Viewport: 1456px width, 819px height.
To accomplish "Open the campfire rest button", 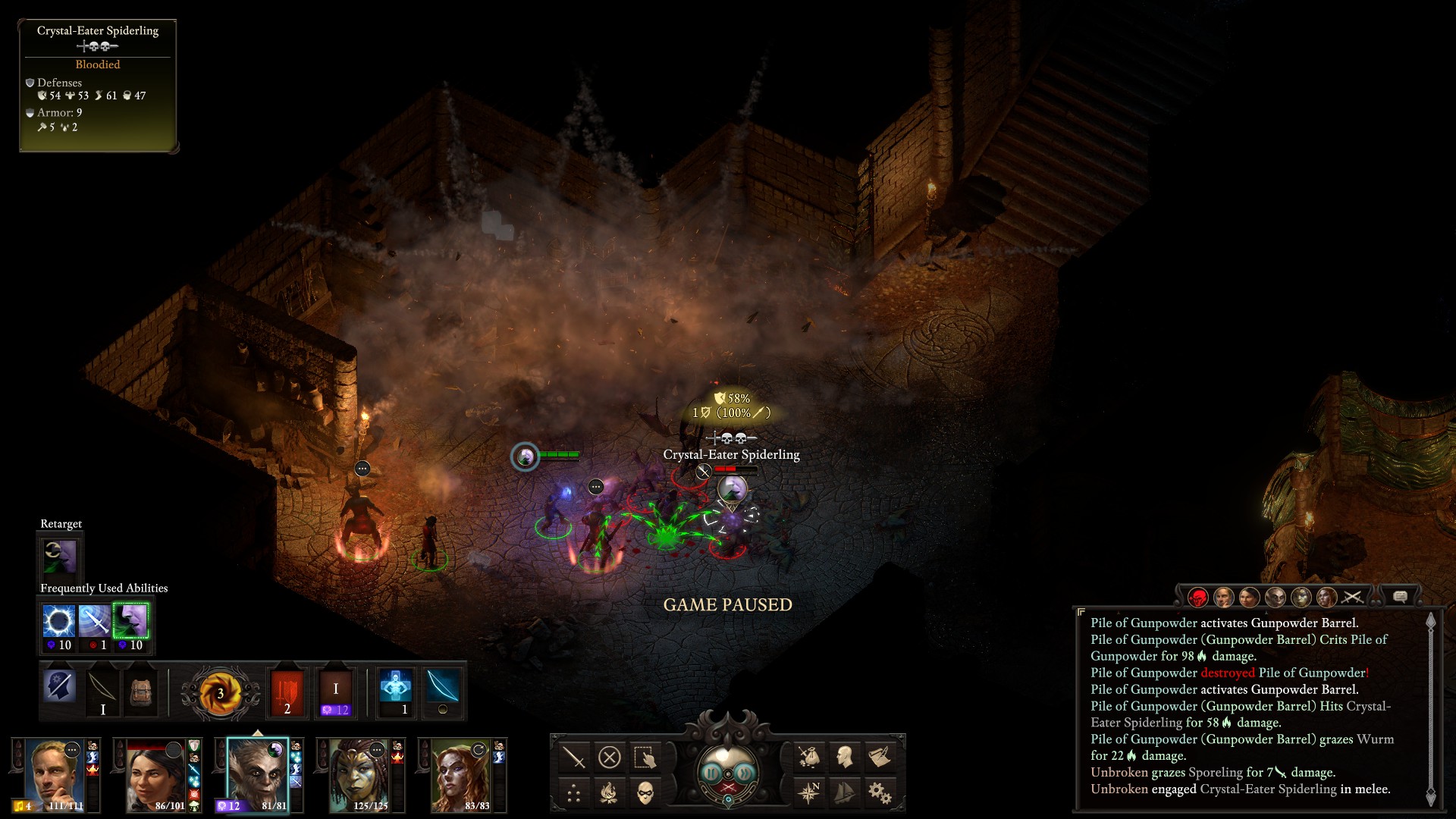I will [x=610, y=793].
